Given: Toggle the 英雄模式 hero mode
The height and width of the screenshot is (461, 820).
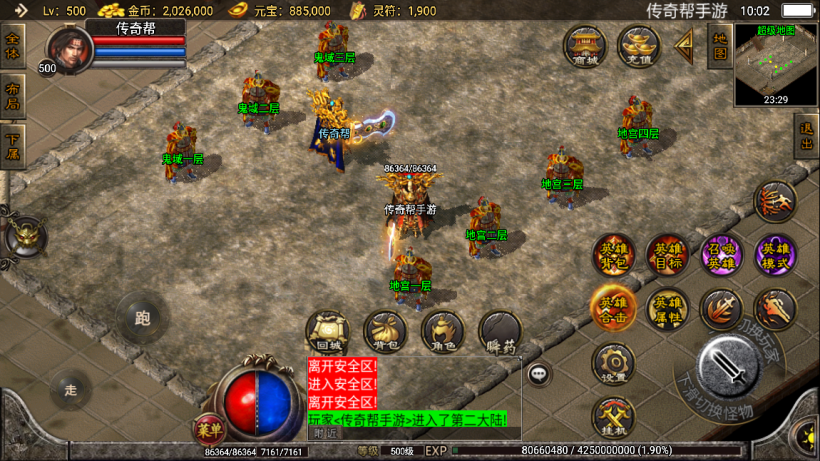Looking at the screenshot, I should pos(775,255).
